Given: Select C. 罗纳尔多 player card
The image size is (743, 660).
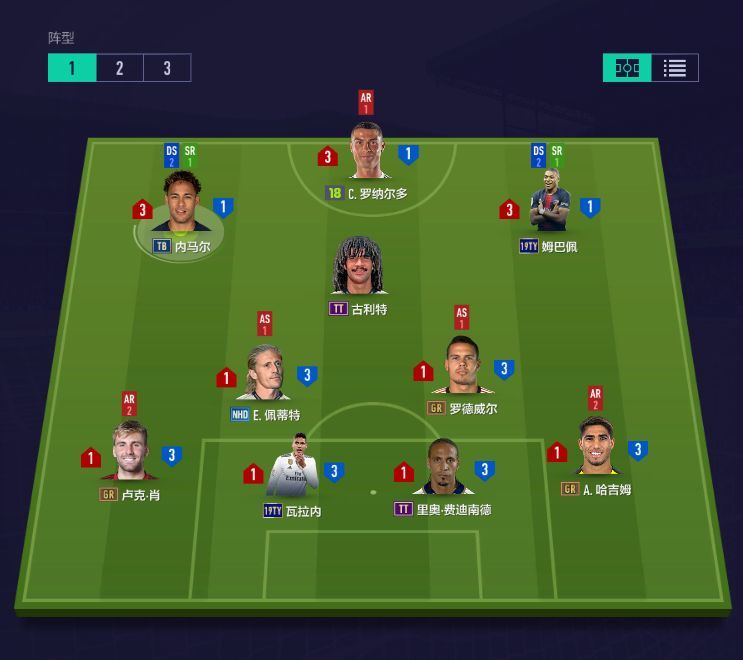Looking at the screenshot, I should [367, 154].
